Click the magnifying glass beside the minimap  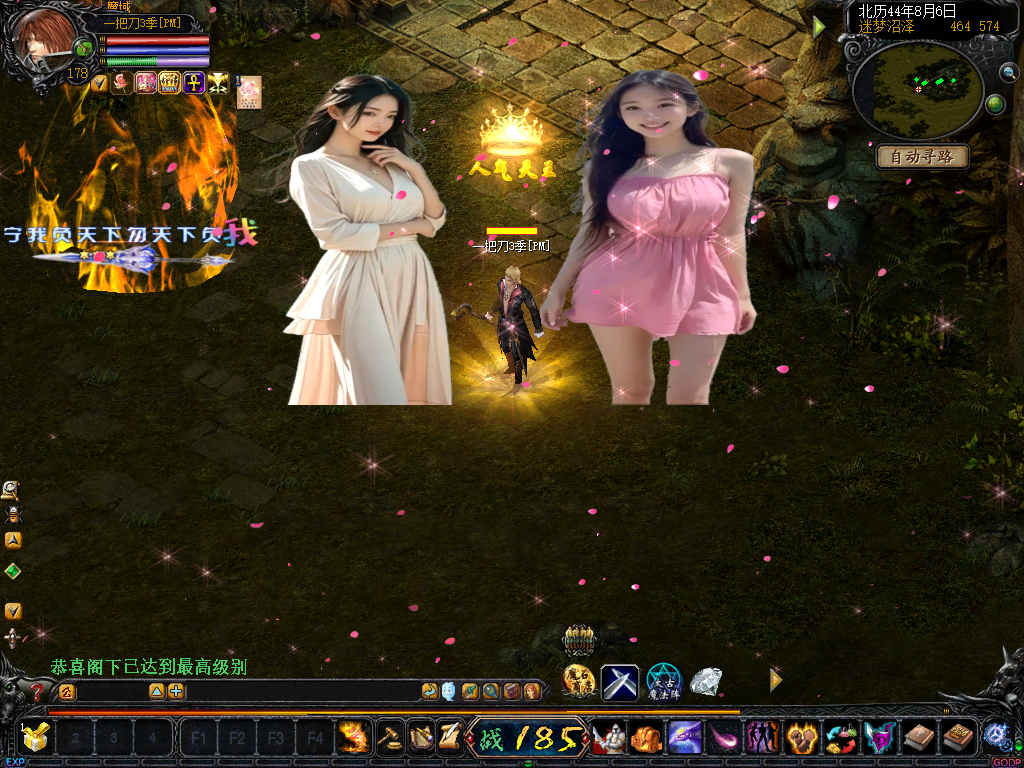pos(1007,72)
